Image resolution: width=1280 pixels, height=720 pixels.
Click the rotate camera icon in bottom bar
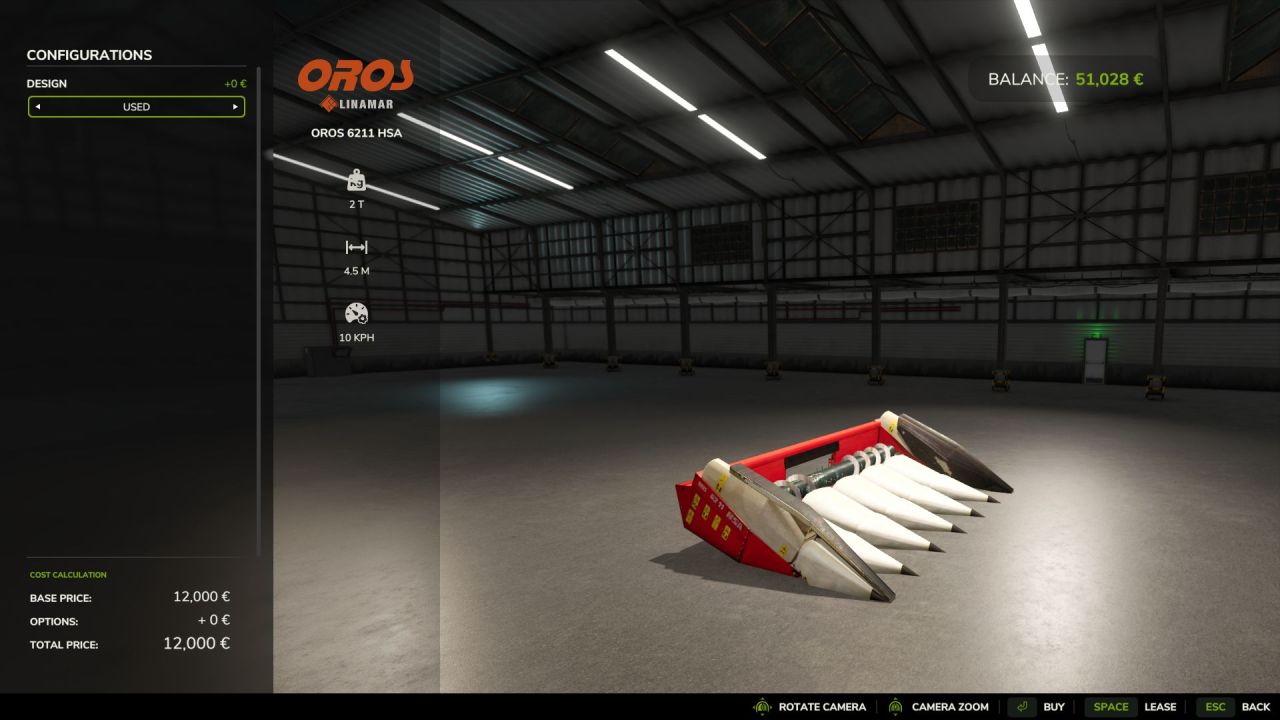[x=762, y=706]
